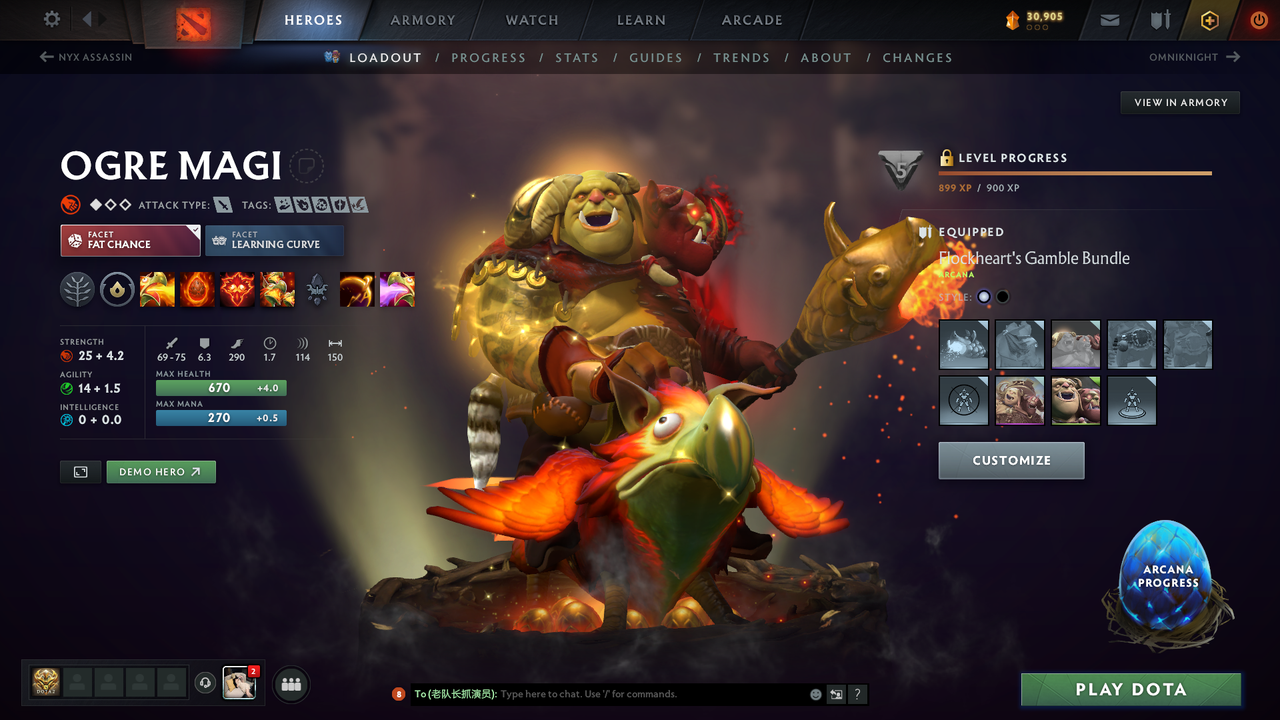Click the Dota Plus hexagon icon
The width and height of the screenshot is (1280, 720).
coord(1209,19)
